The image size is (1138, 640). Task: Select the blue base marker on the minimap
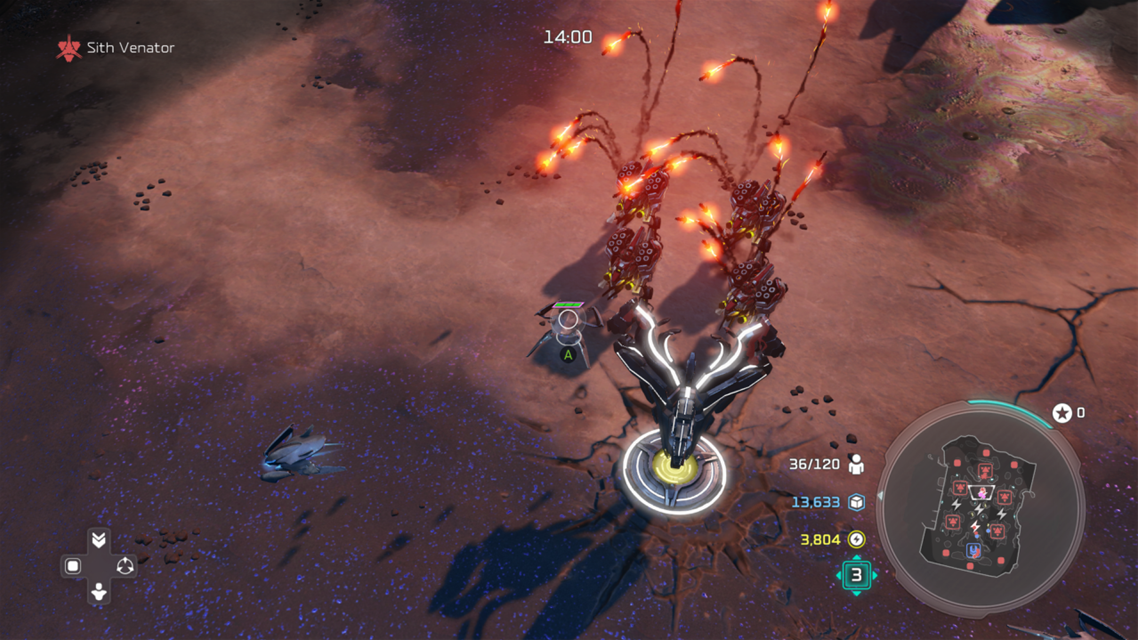coord(974,551)
